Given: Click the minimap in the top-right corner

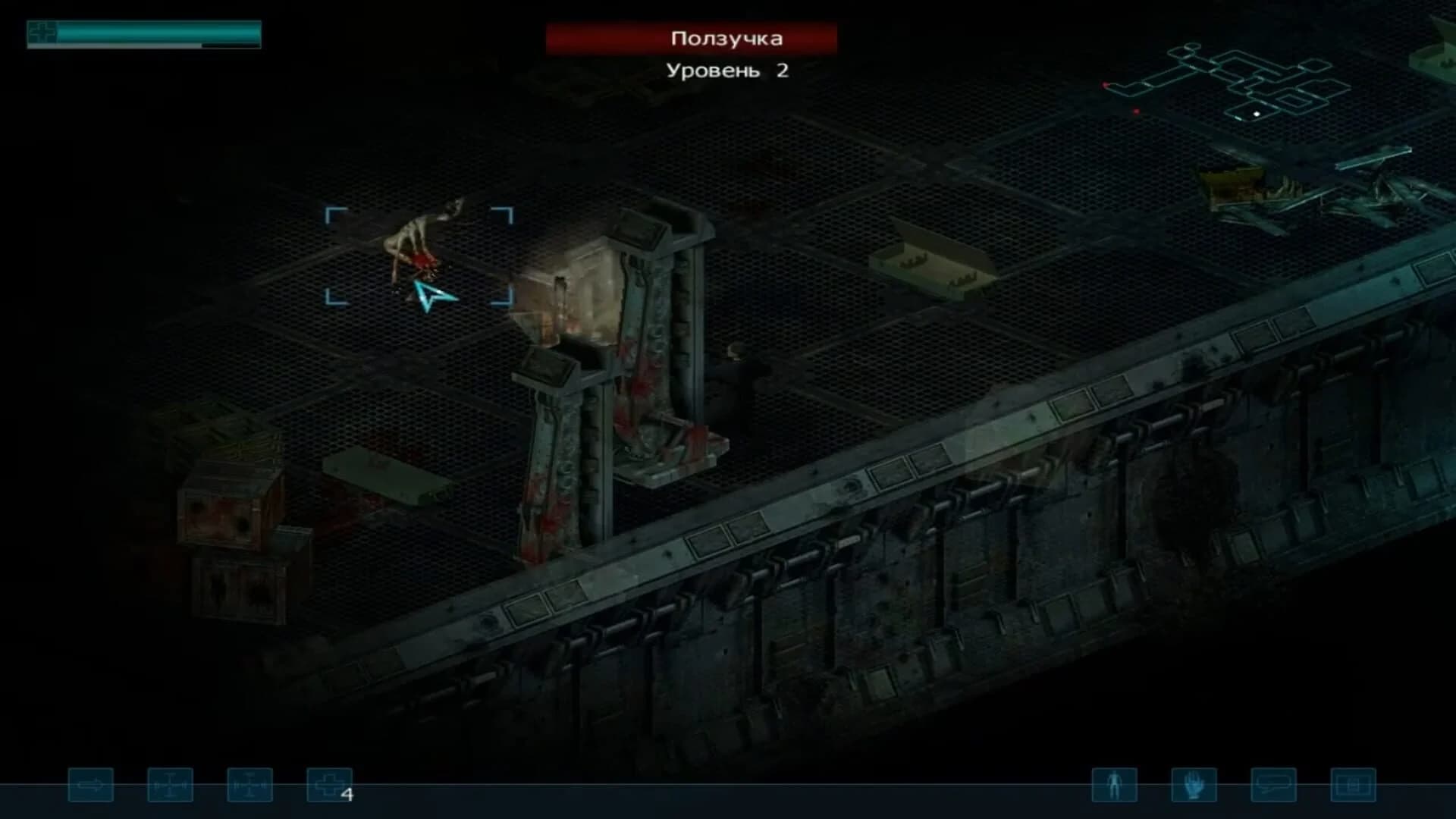Looking at the screenshot, I should pyautogui.click(x=1244, y=83).
